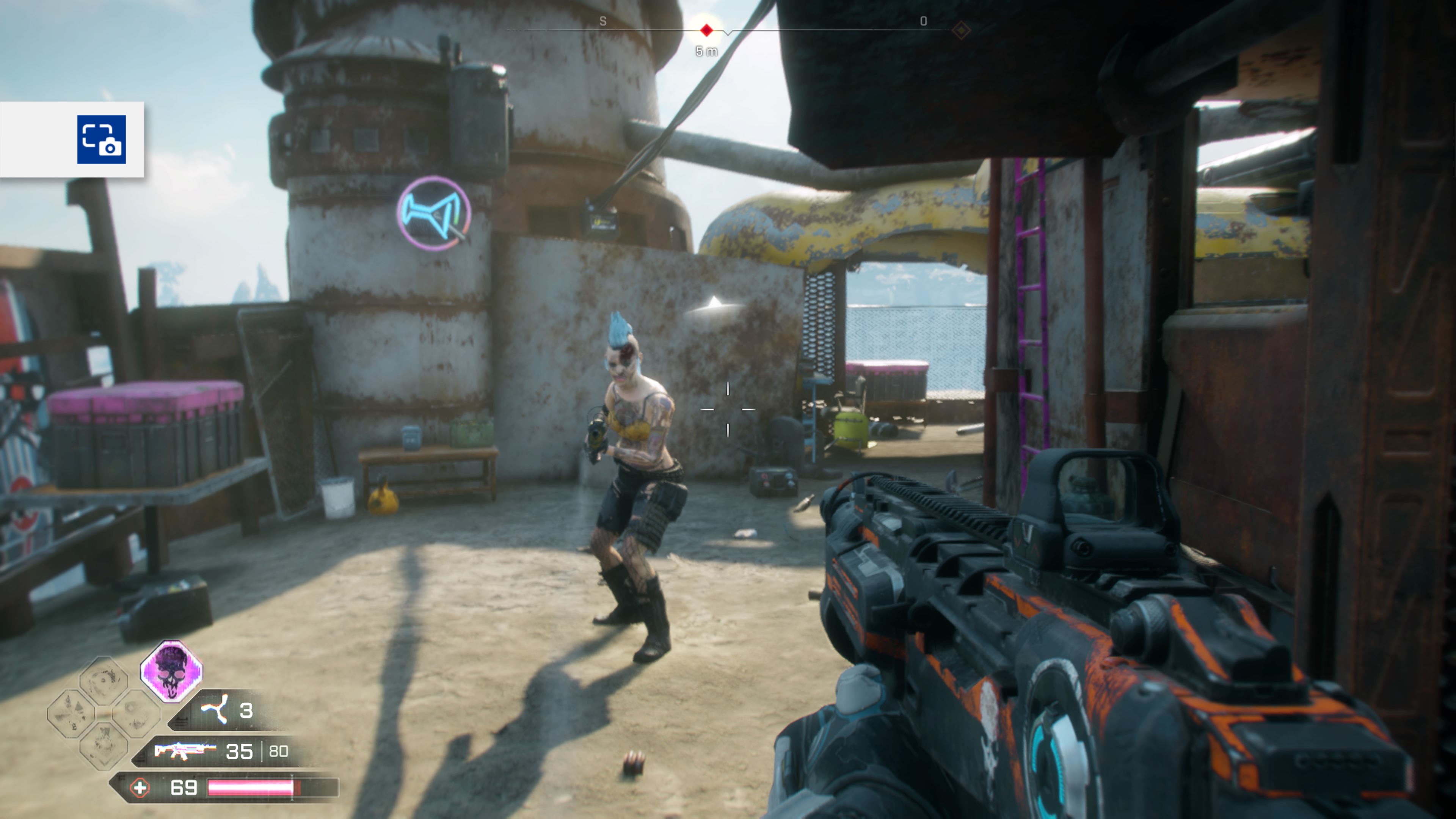The height and width of the screenshot is (819, 1456).
Task: Select the wingstick boomerang icon
Action: [x=215, y=709]
